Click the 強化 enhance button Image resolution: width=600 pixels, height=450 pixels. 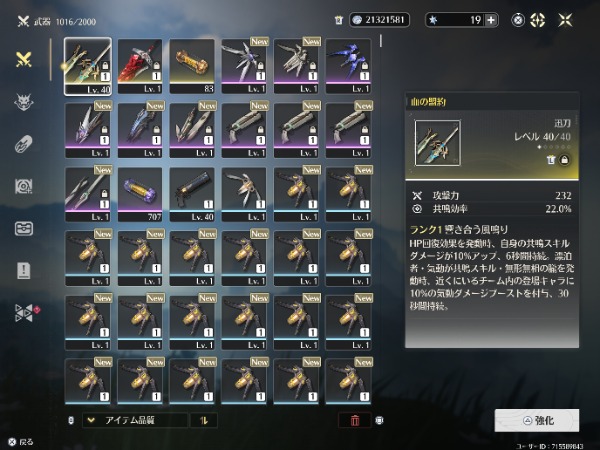pos(536,420)
